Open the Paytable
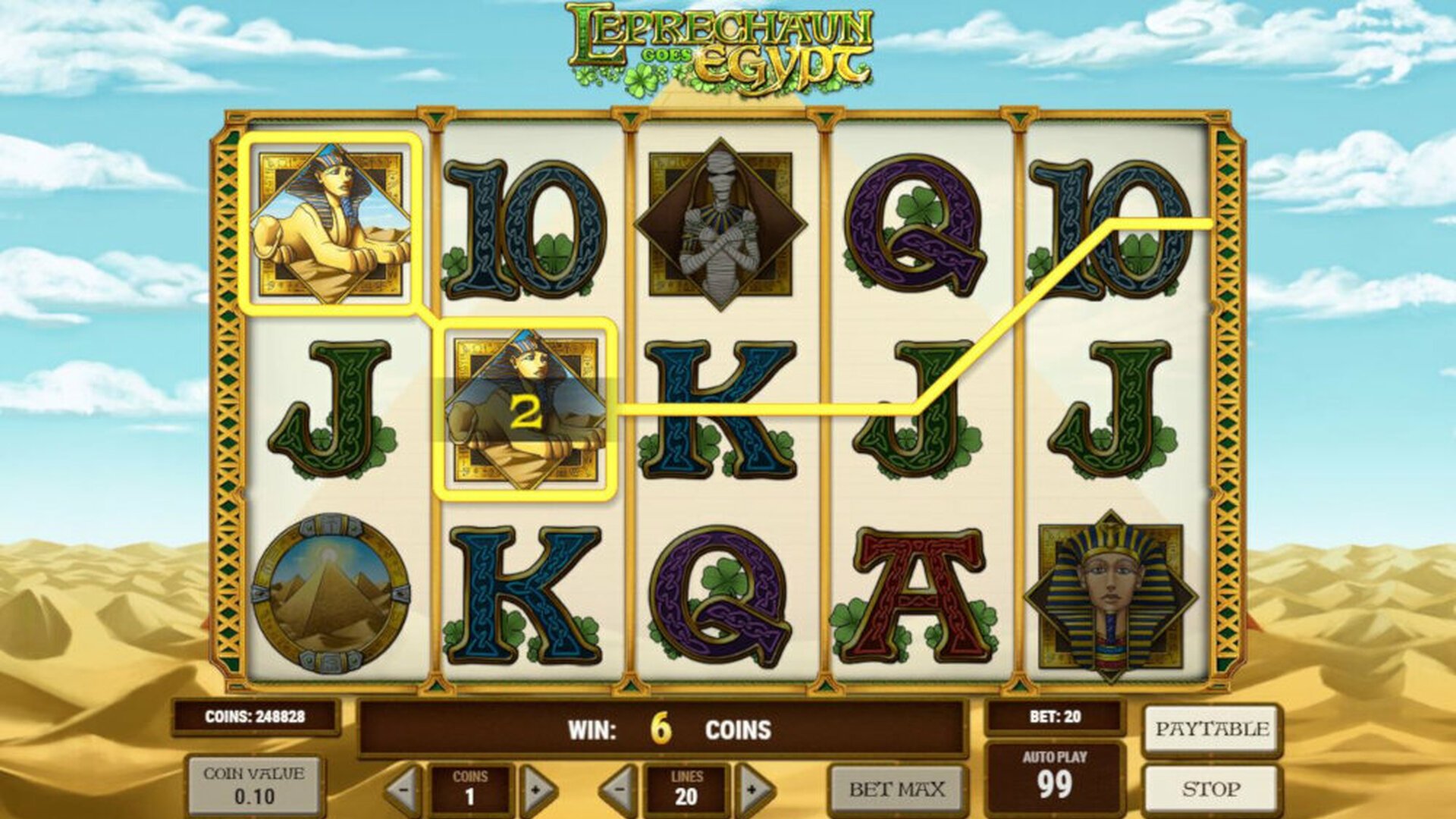Screen dimensions: 1456x819 (1211, 730)
